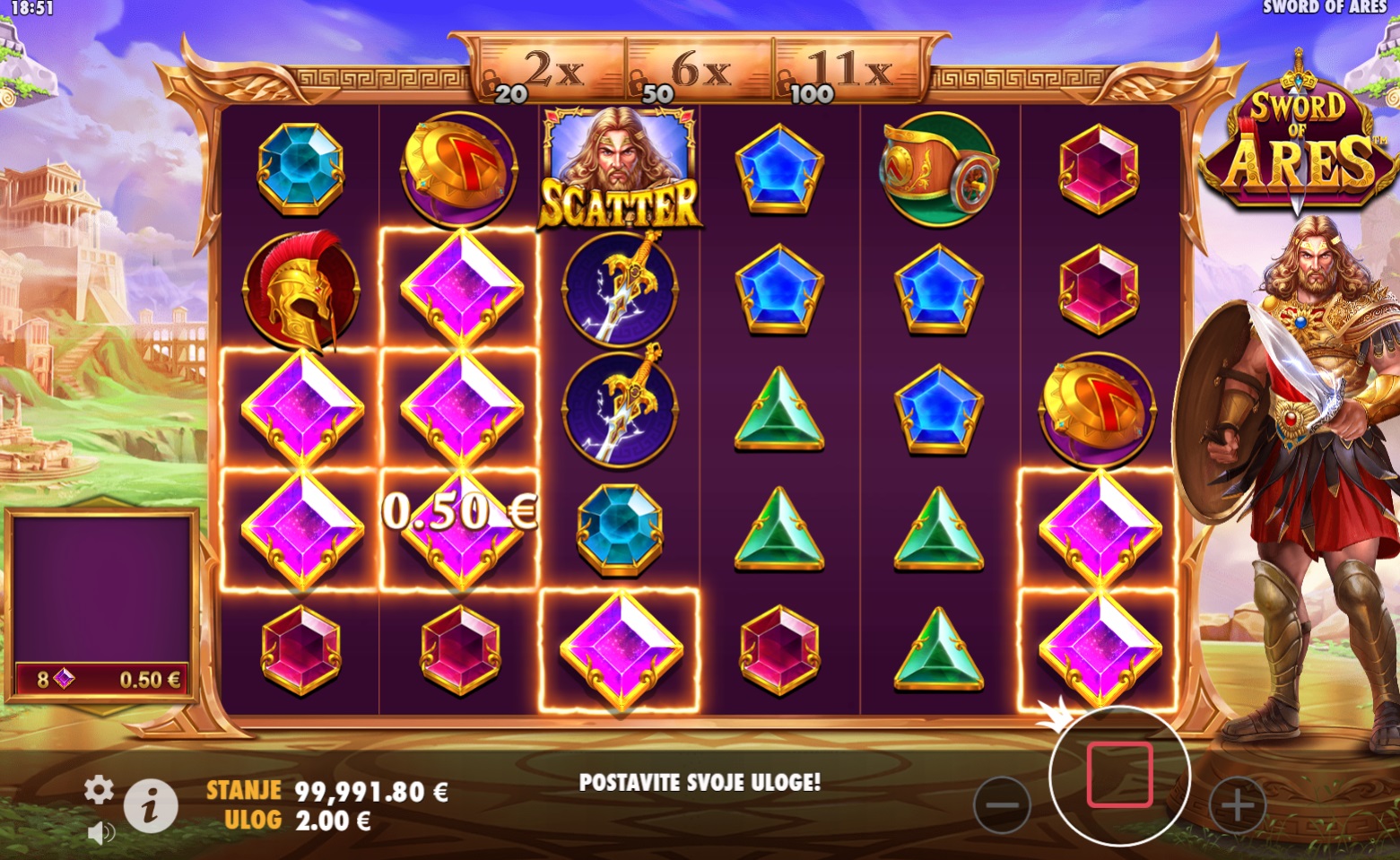Open the gear settings menu
1400x860 pixels.
pos(99,790)
